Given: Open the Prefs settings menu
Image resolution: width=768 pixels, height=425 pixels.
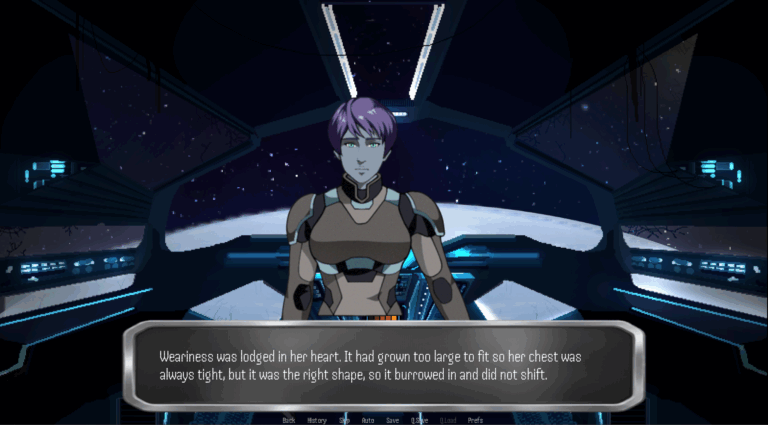Looking at the screenshot, I should (475, 420).
